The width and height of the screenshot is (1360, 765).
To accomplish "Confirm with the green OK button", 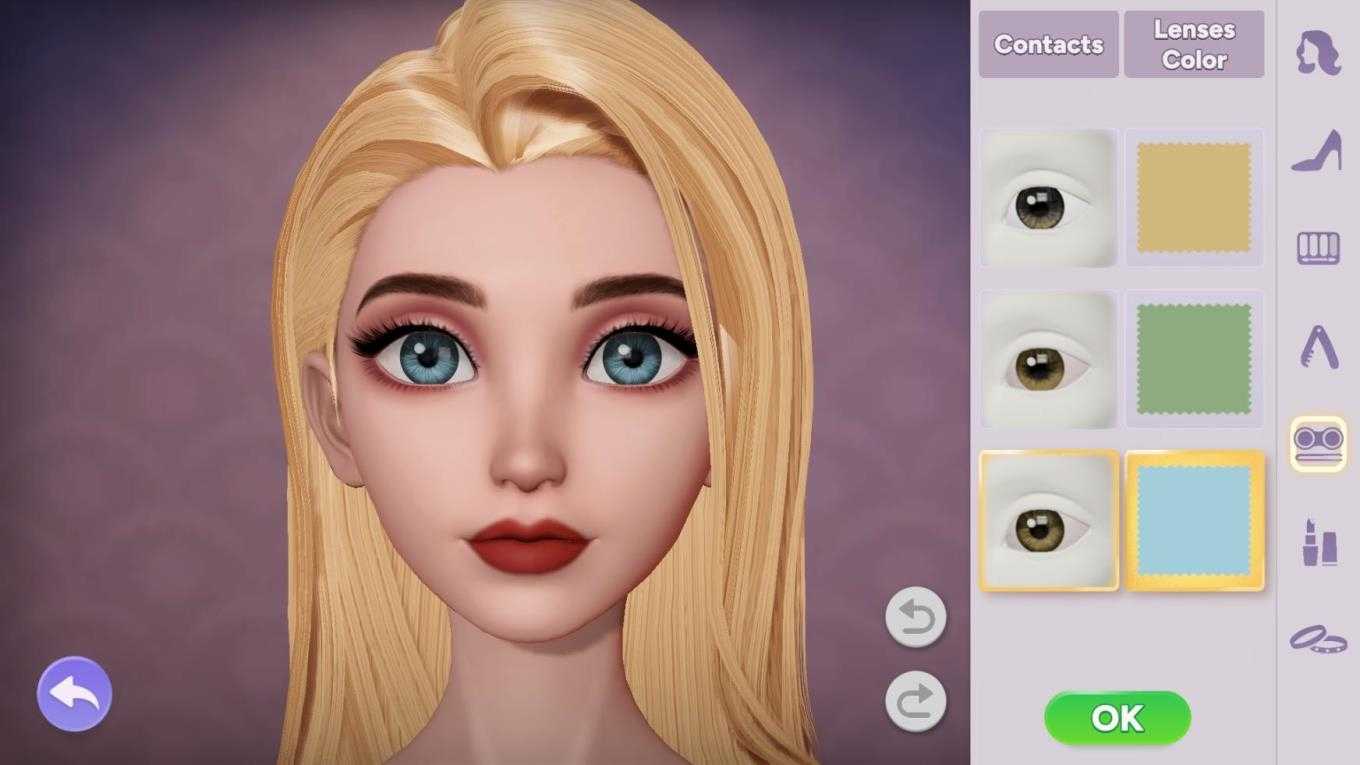I will (x=1117, y=718).
